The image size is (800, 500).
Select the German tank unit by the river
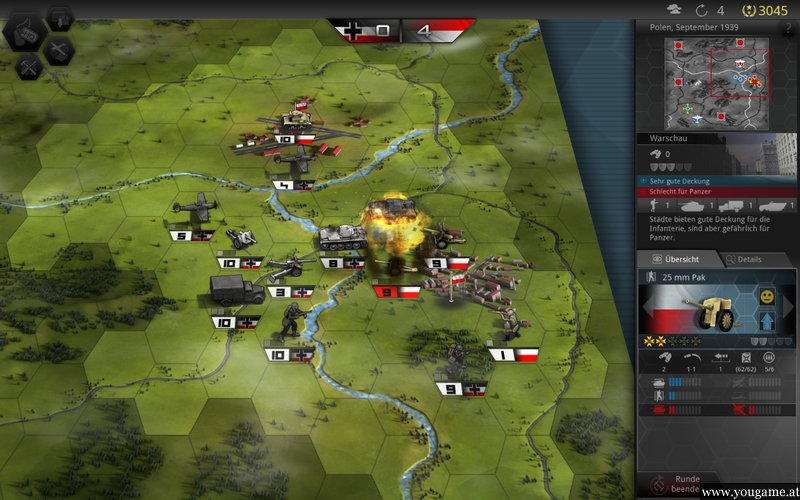[339, 238]
